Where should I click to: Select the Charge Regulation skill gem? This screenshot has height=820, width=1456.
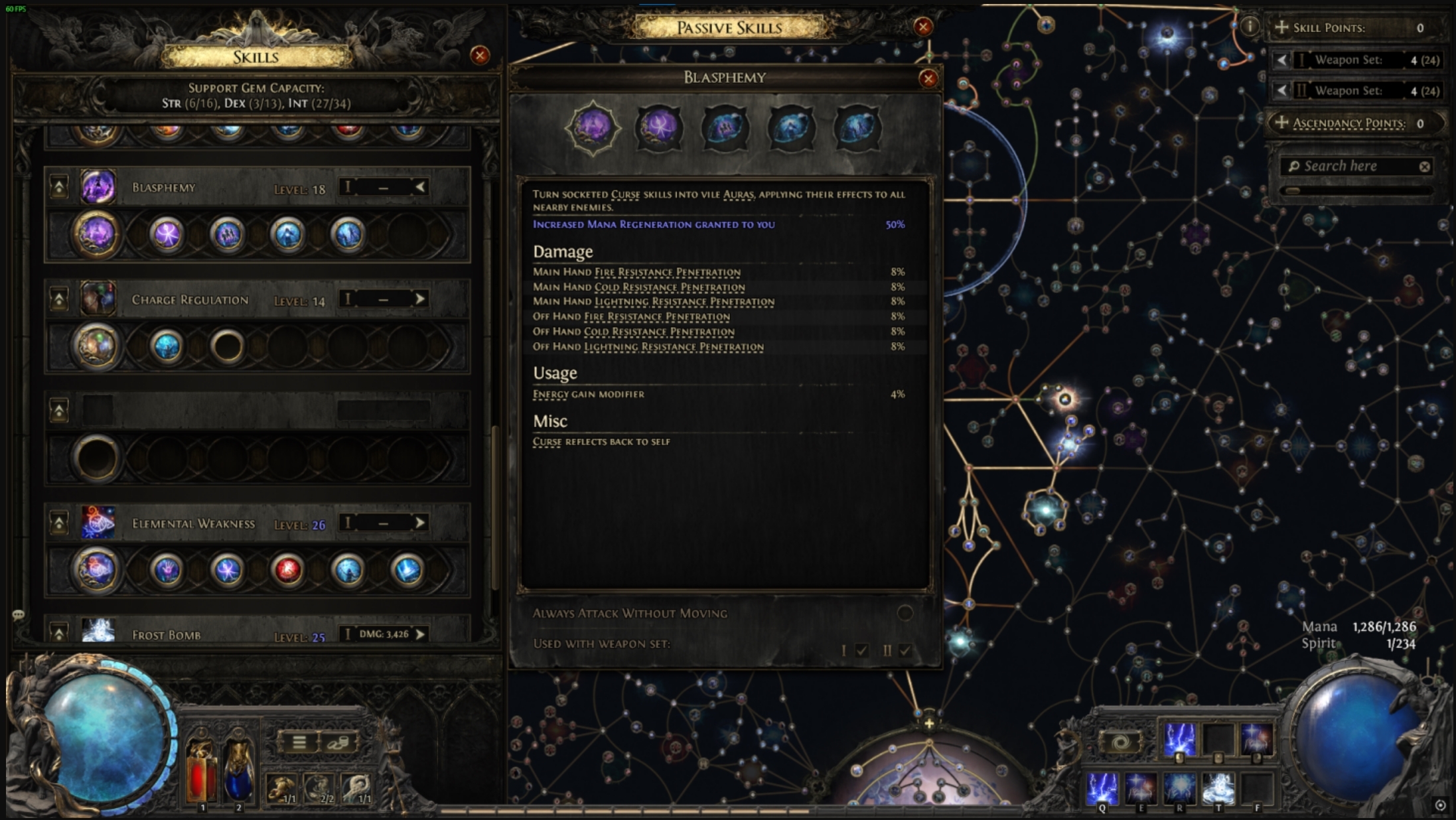click(x=98, y=299)
